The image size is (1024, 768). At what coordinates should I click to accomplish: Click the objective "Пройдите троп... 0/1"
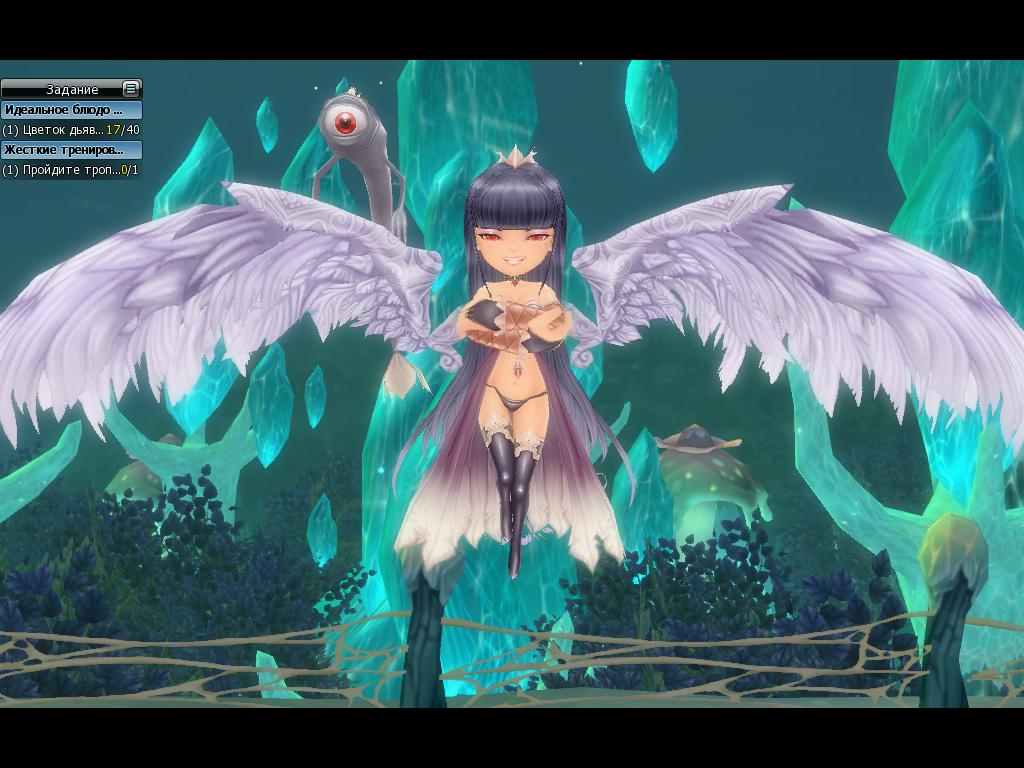pyautogui.click(x=70, y=170)
